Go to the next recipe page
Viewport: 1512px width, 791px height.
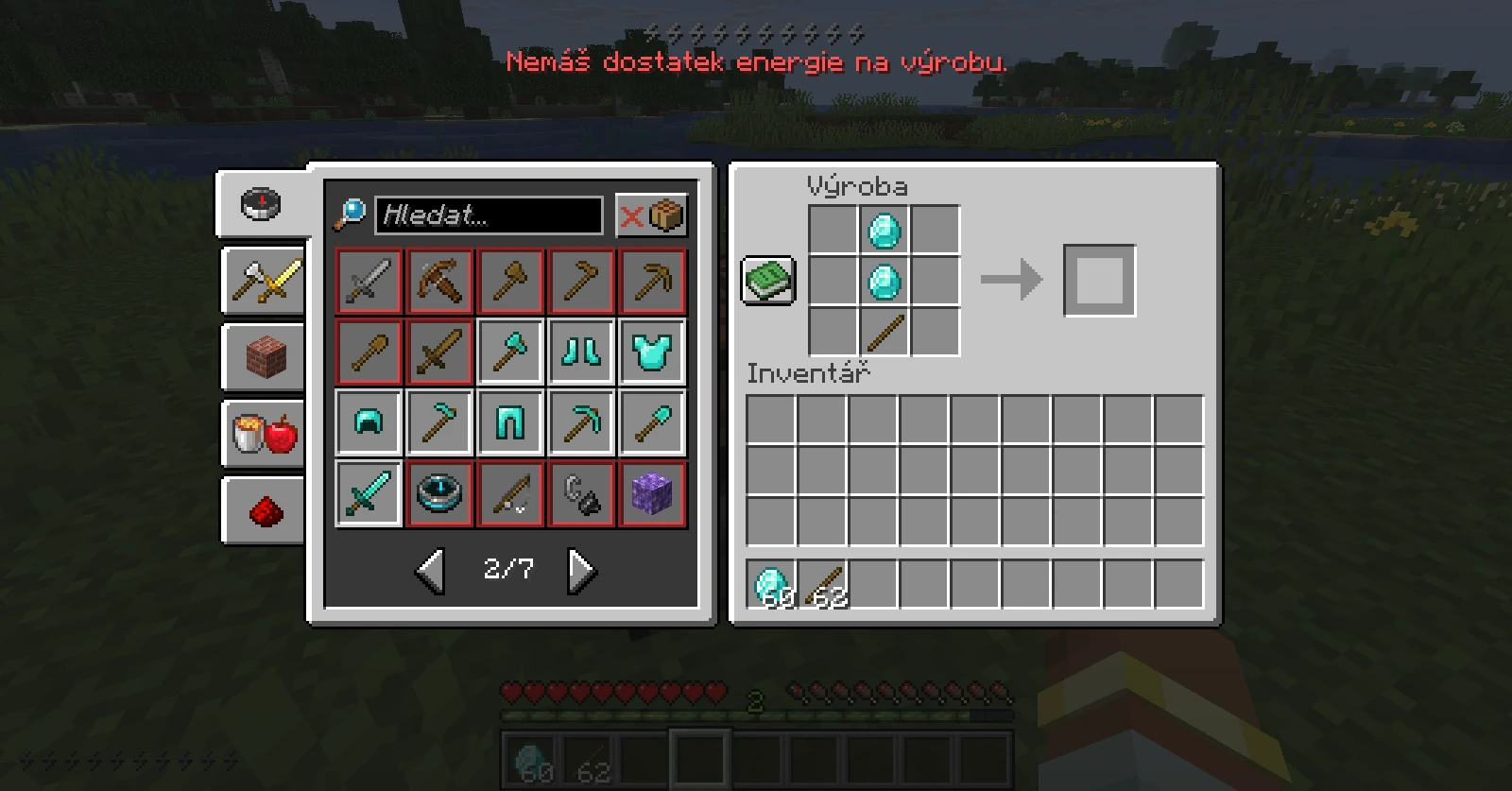pyautogui.click(x=581, y=569)
